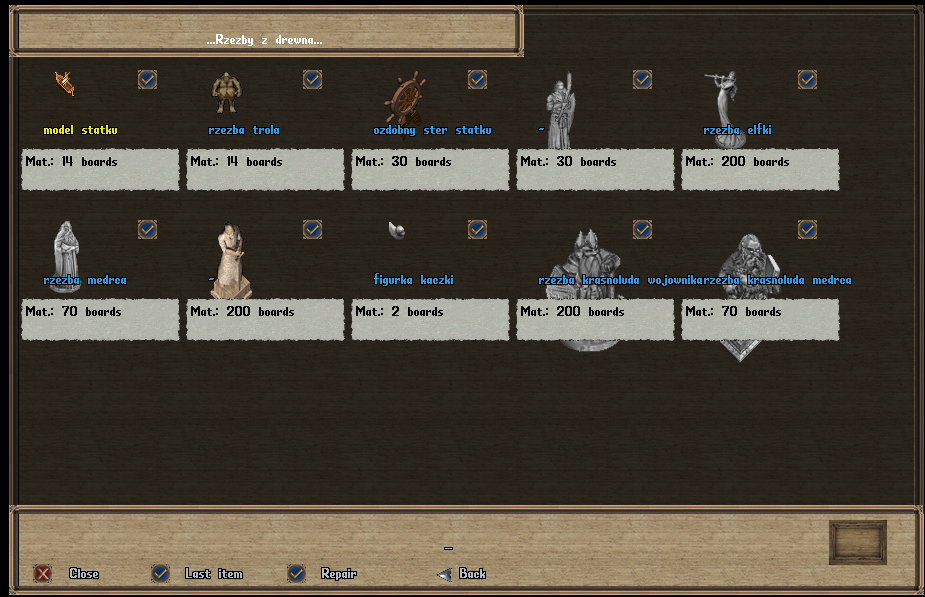Select the button for model statku
This screenshot has width=925, height=597.
(147, 79)
